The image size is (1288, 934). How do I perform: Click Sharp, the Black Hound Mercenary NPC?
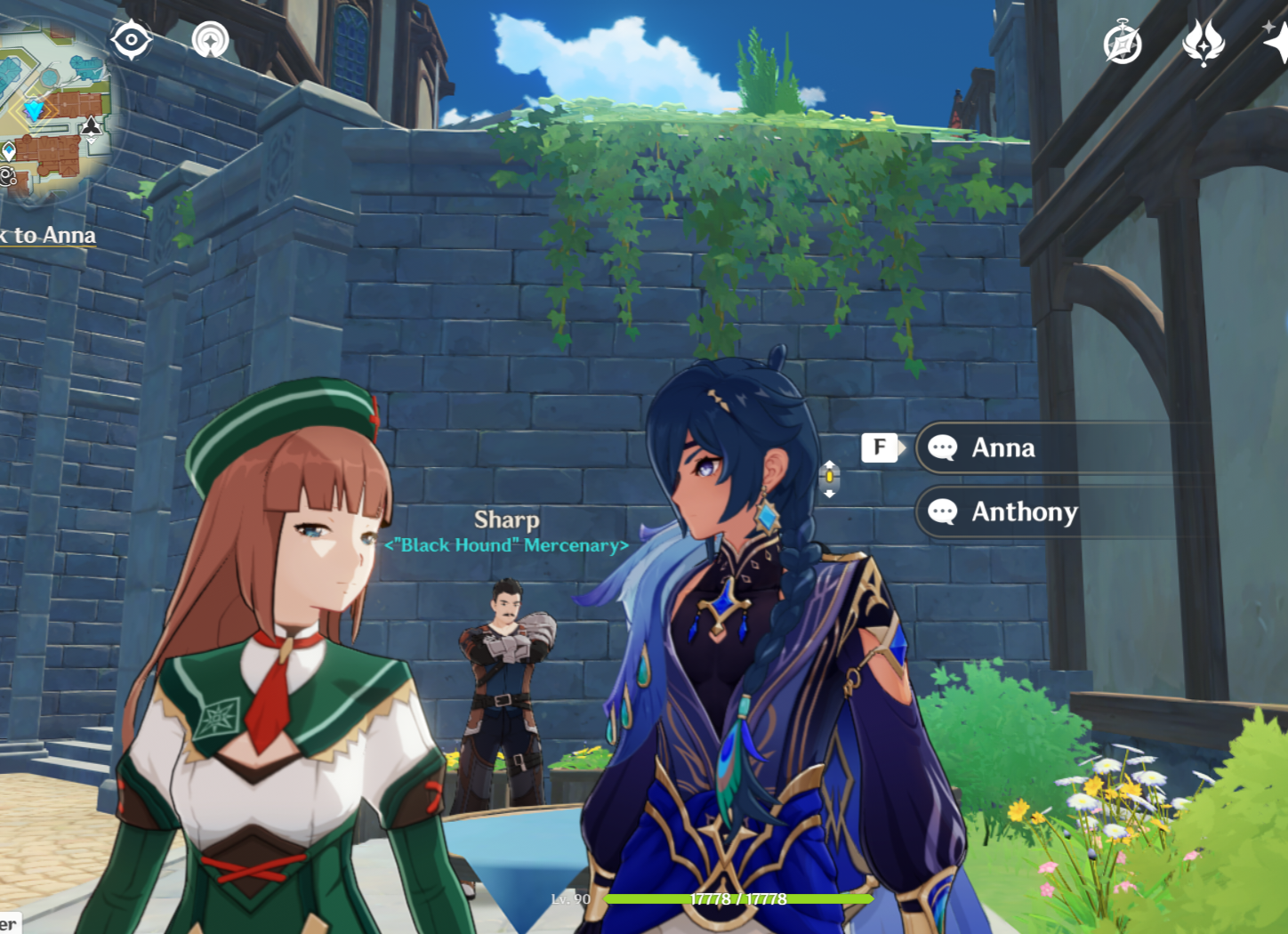506,676
